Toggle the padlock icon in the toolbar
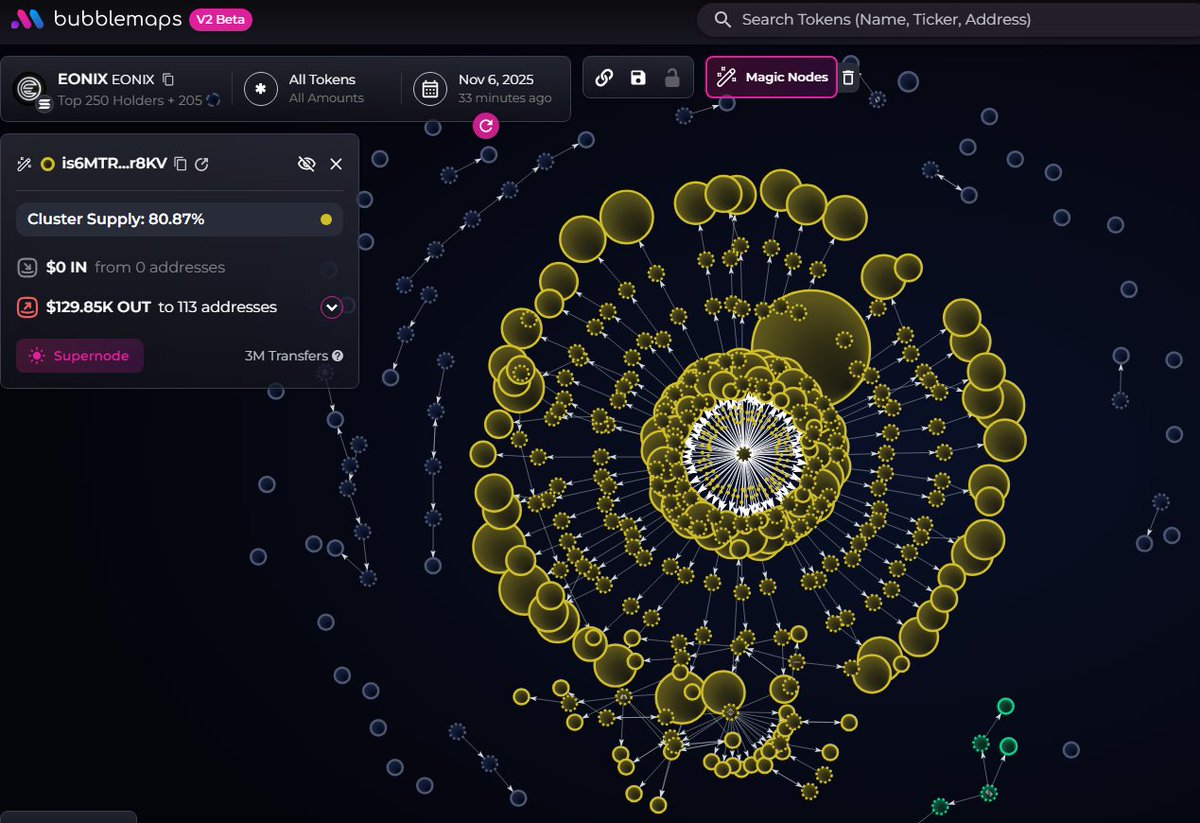Viewport: 1200px width, 823px height. coord(672,78)
